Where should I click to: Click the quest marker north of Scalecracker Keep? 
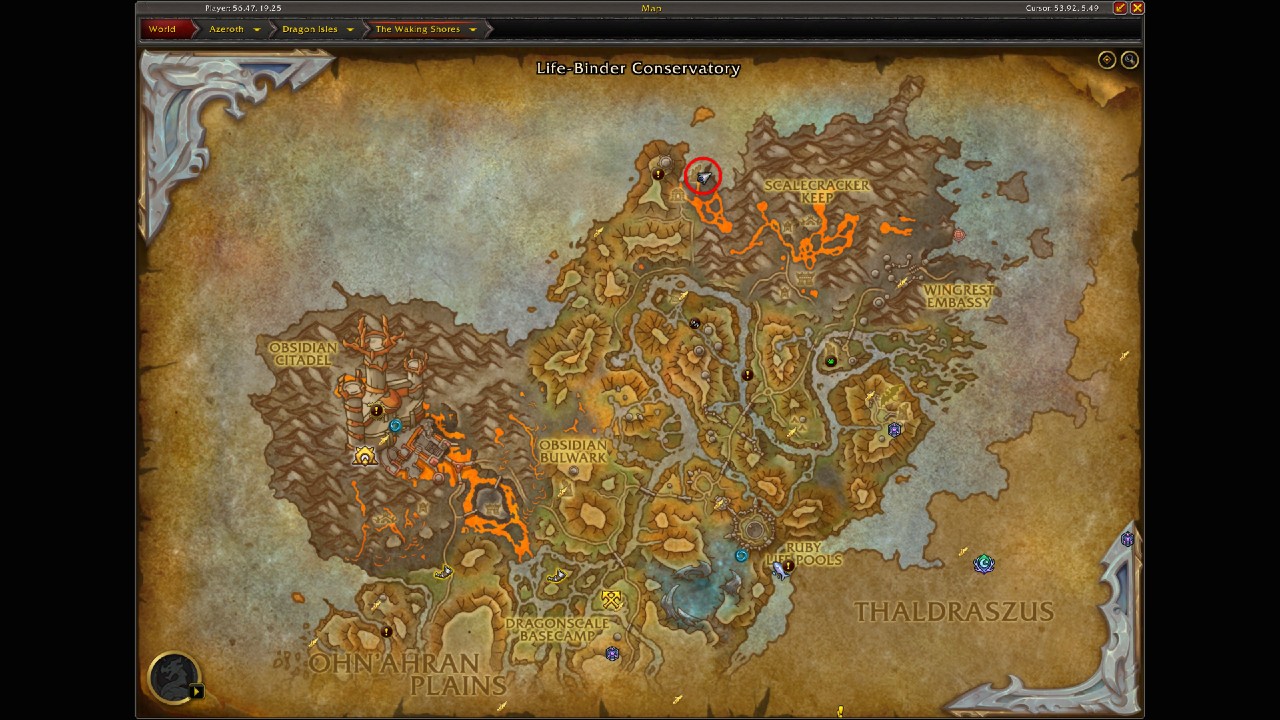[x=658, y=173]
